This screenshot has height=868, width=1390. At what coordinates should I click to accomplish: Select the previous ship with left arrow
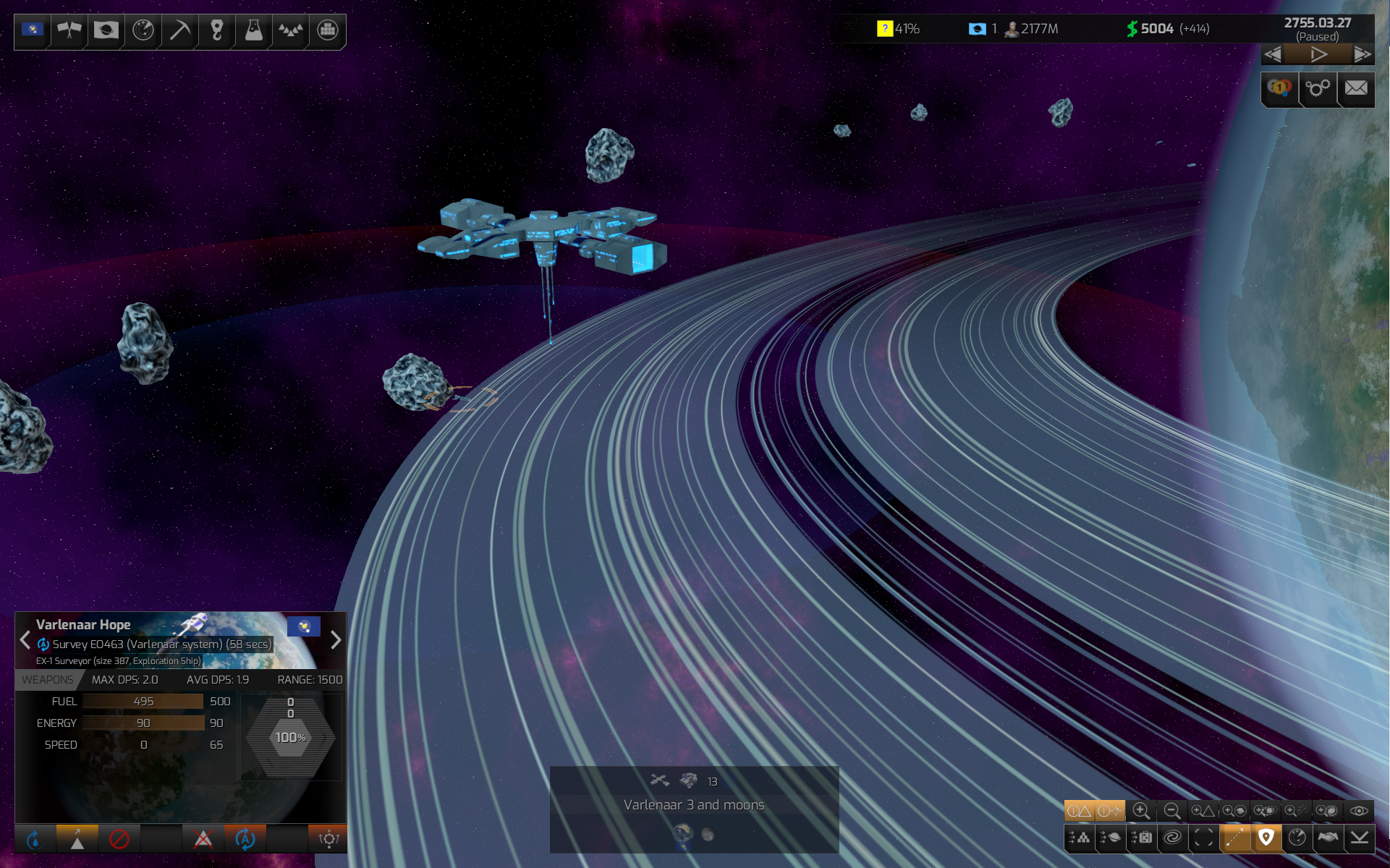coord(25,640)
